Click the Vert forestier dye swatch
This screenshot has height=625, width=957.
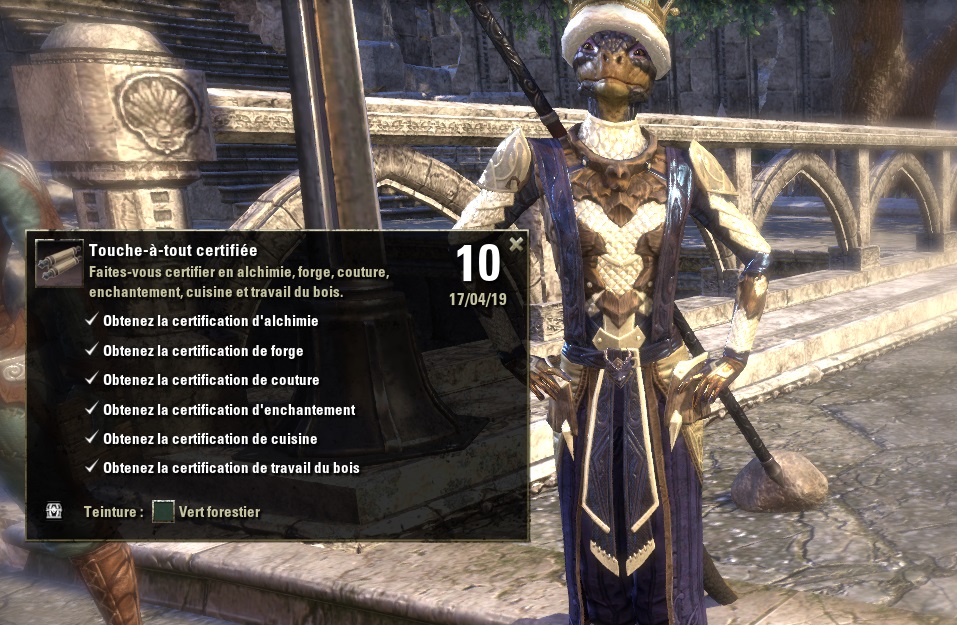[x=163, y=512]
